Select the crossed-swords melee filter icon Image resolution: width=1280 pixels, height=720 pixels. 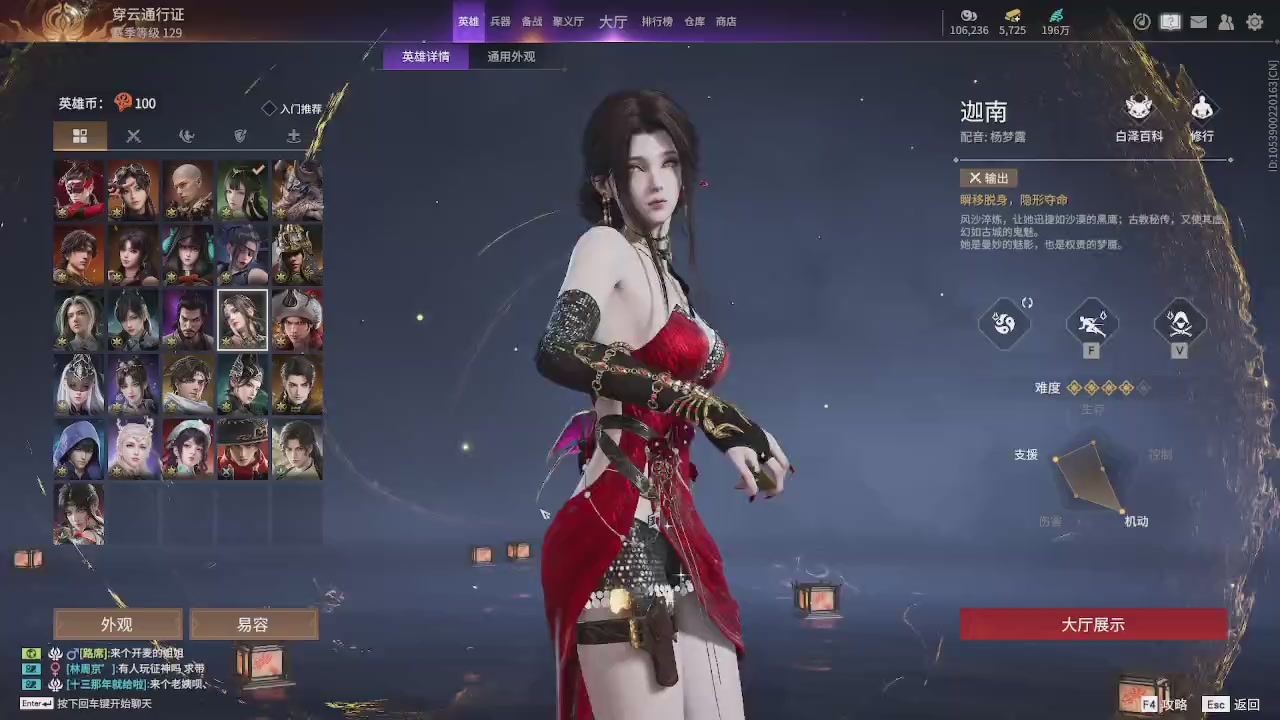[x=133, y=136]
